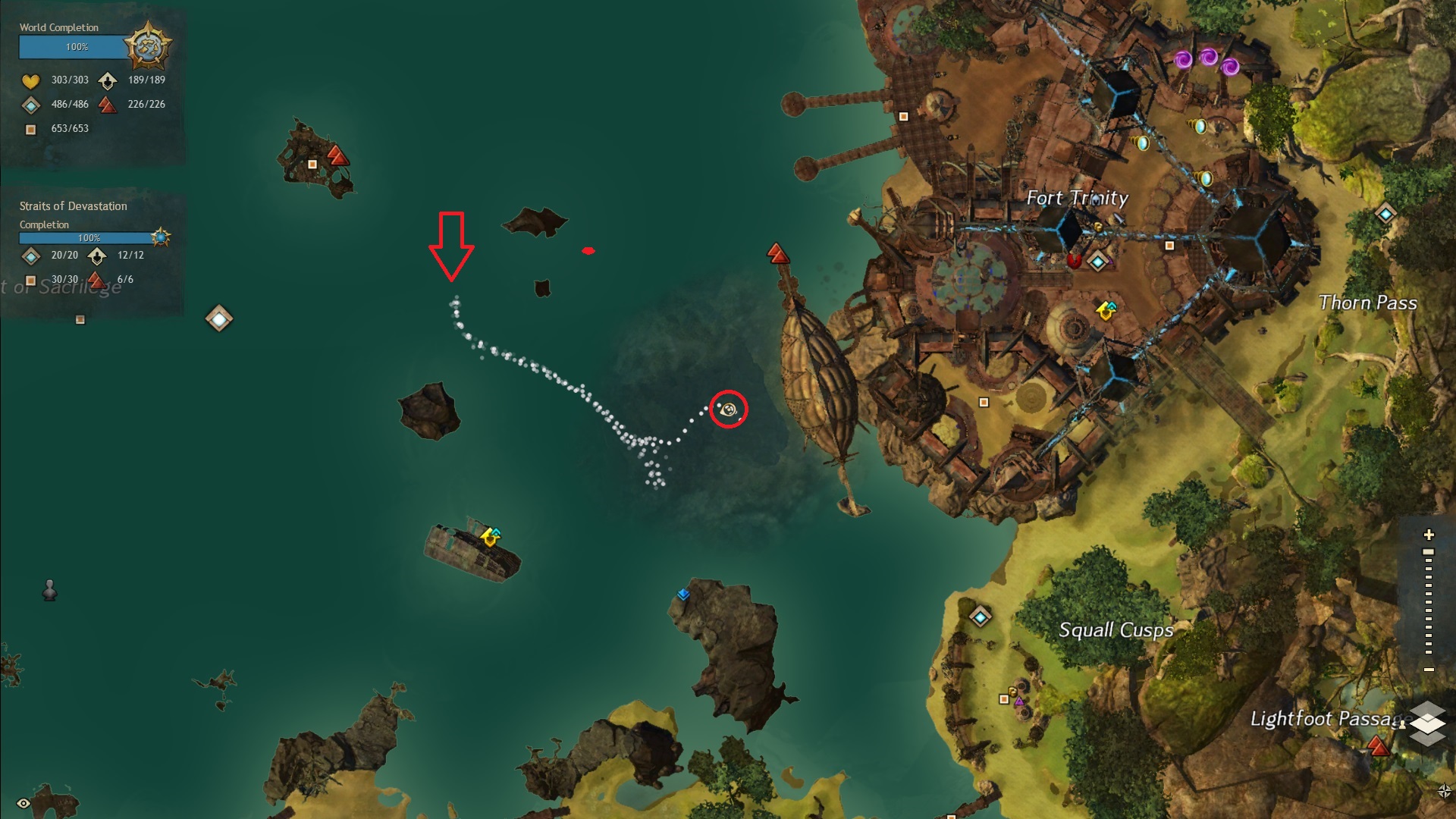Click the compass icon in the corner
This screenshot has height=819, width=1456.
point(1444,792)
